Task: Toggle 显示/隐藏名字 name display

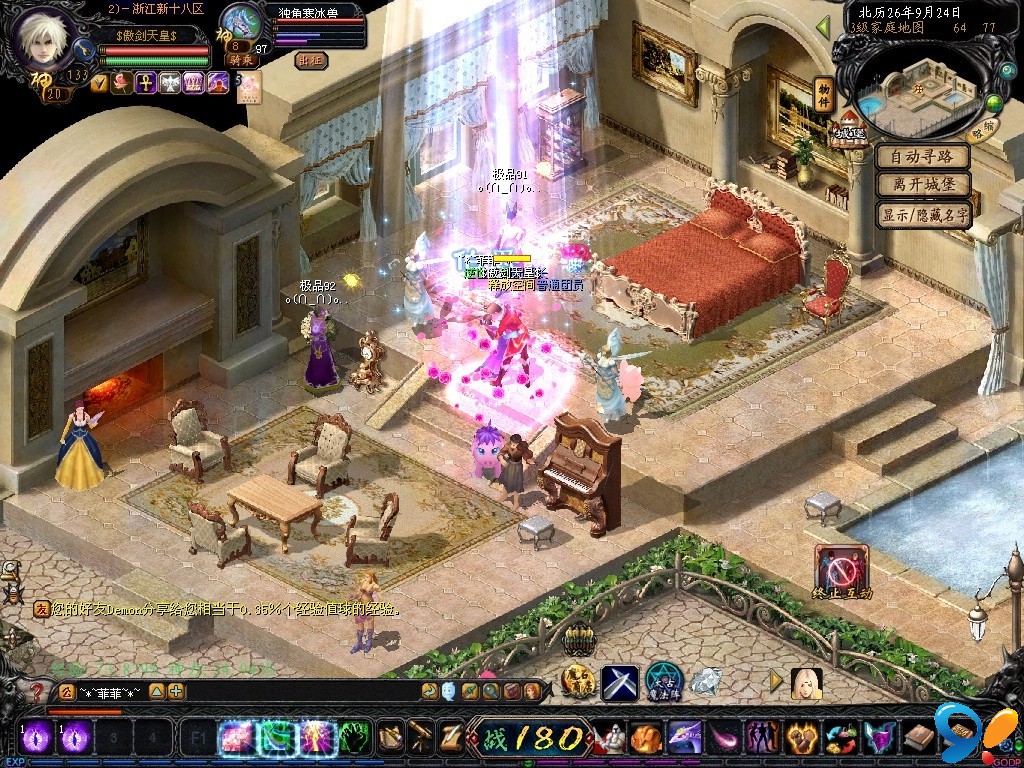Action: pyautogui.click(x=923, y=214)
